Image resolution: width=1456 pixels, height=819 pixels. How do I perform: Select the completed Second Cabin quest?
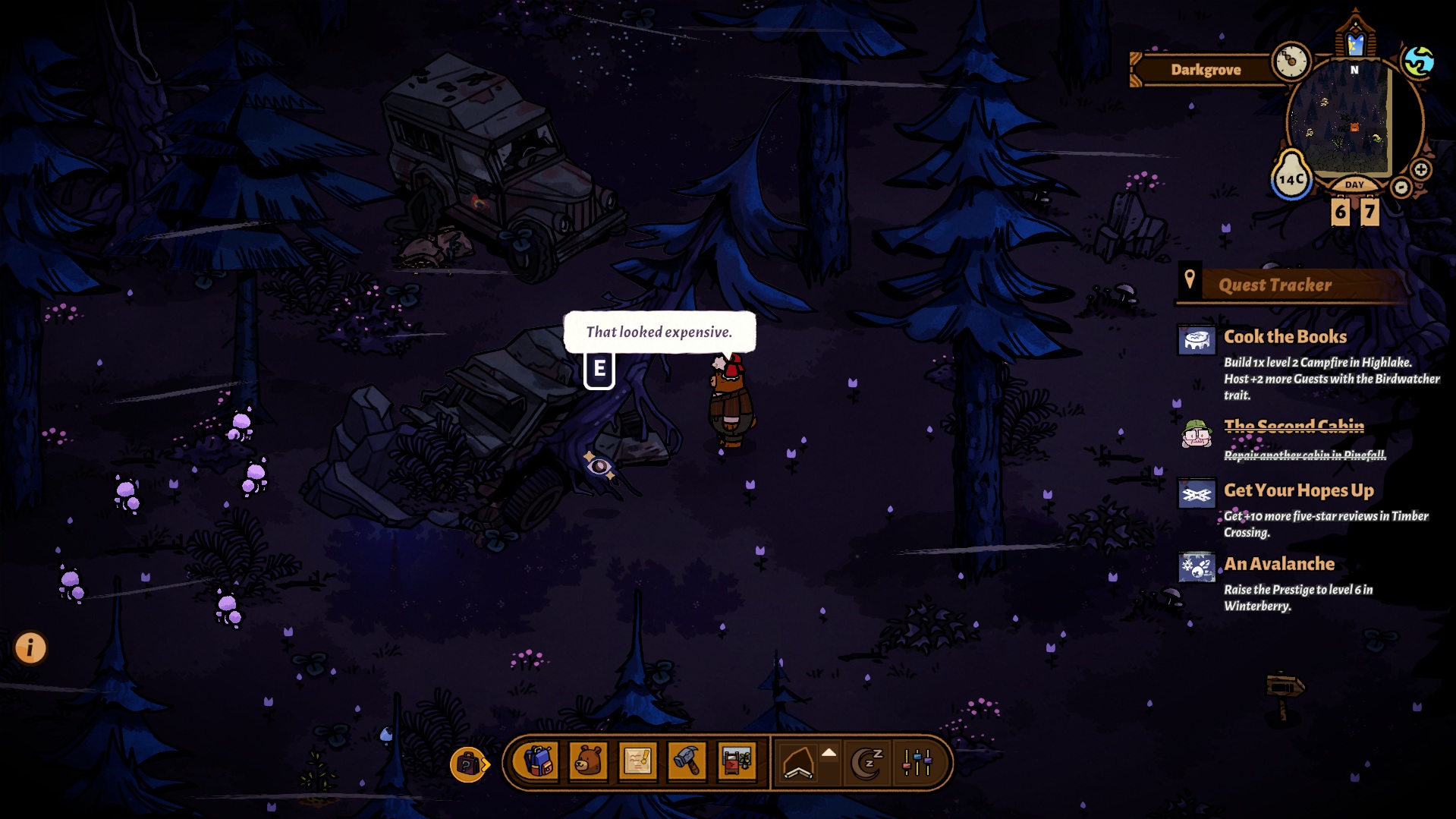(1294, 427)
